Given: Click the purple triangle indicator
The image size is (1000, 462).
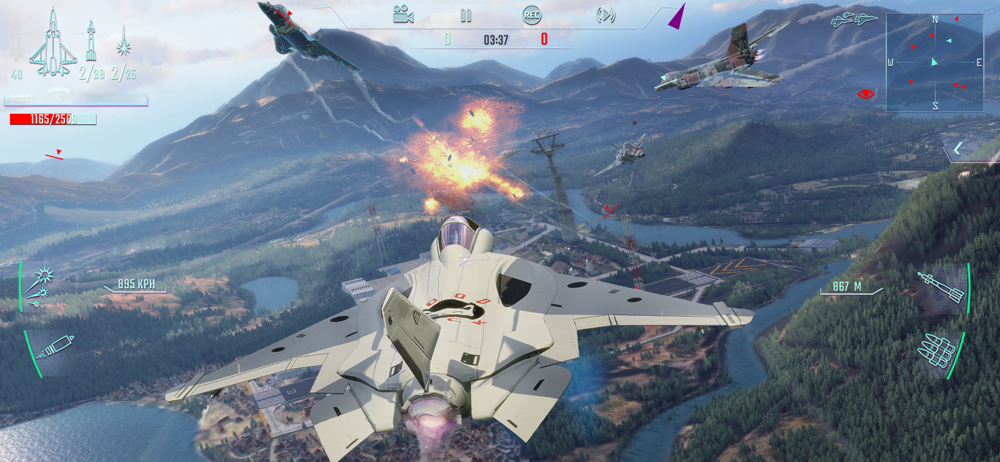Looking at the screenshot, I should 678,16.
